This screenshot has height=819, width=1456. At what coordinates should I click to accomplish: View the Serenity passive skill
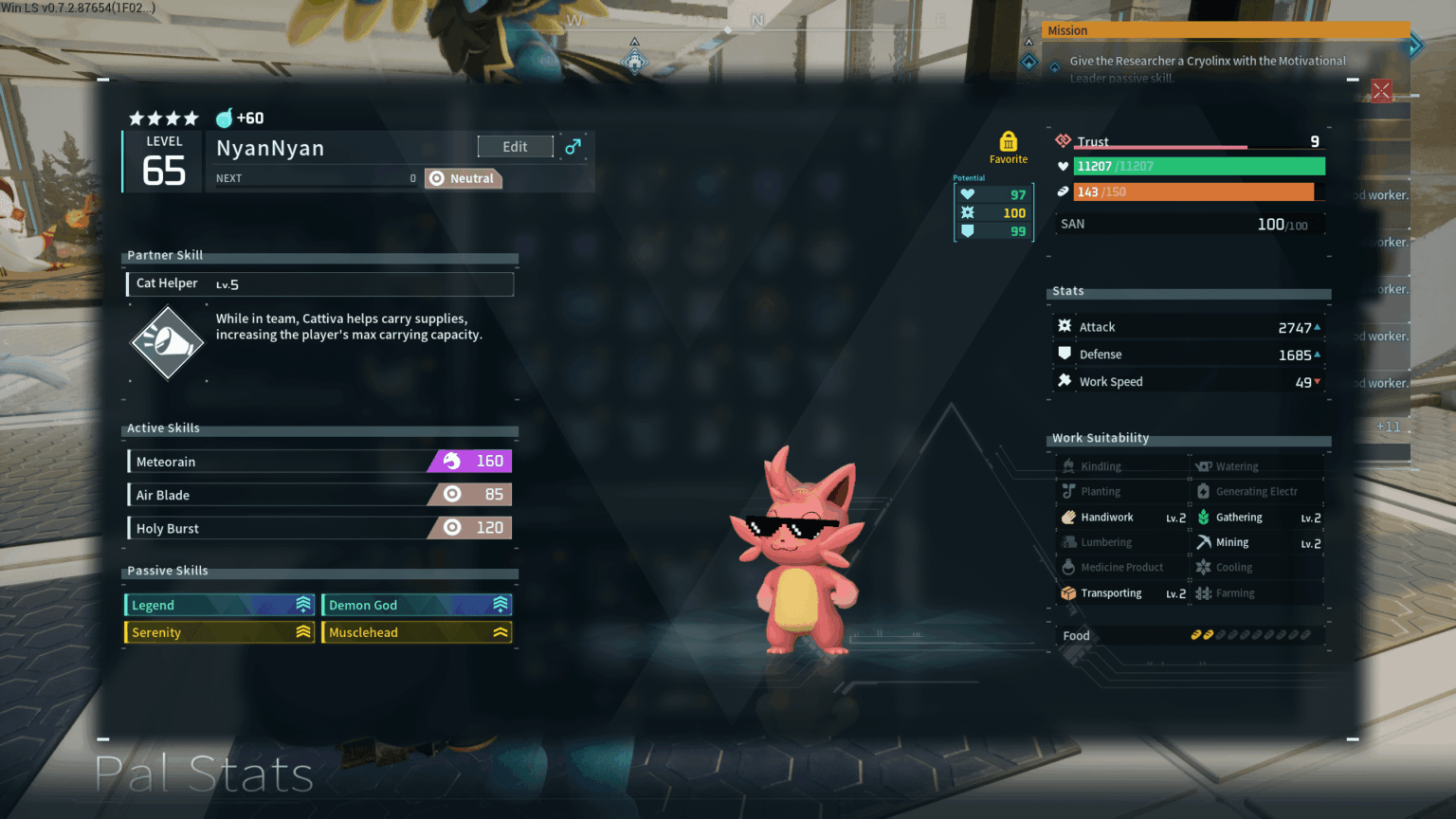[220, 632]
